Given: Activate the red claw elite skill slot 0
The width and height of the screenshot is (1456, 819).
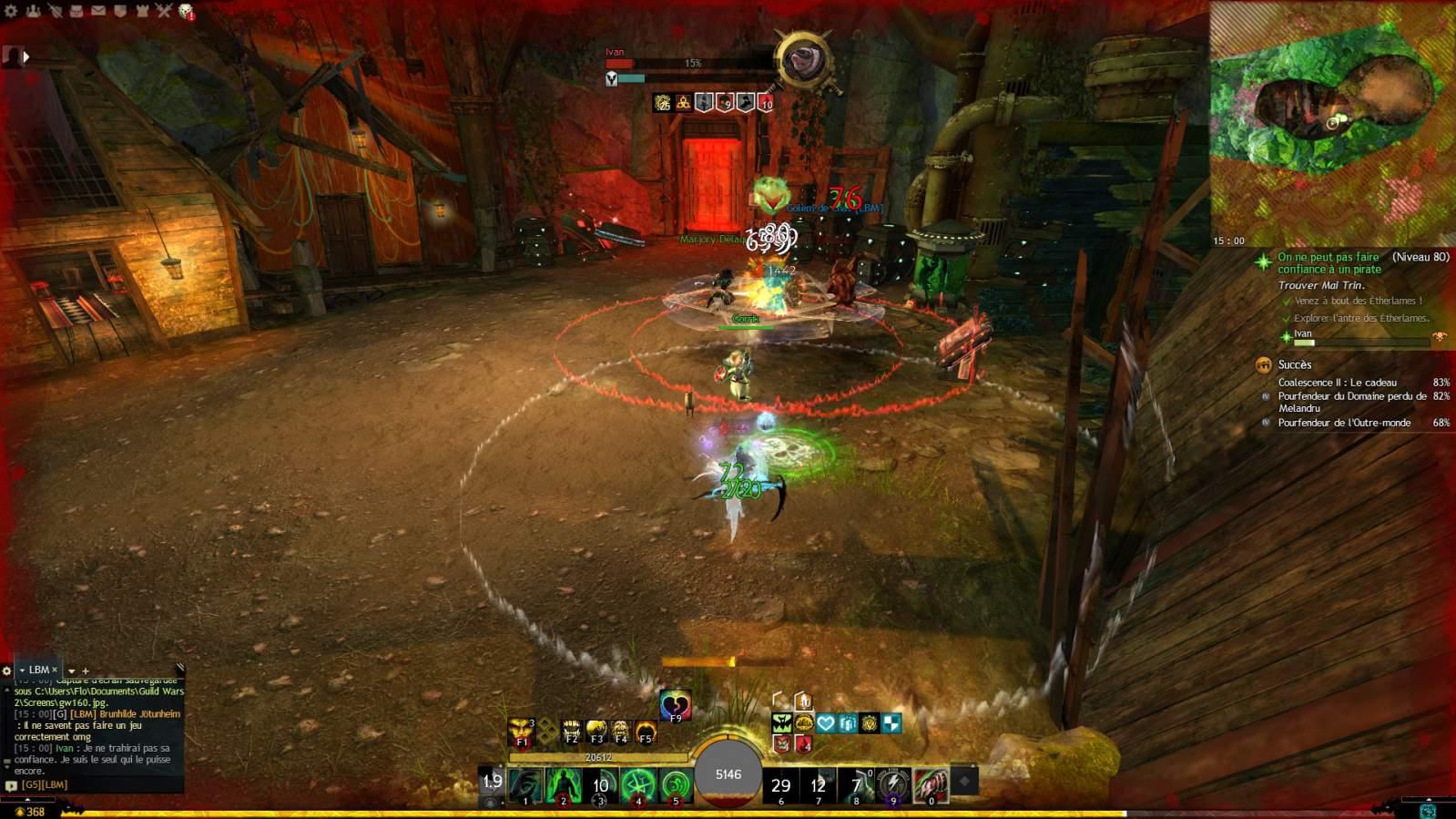Looking at the screenshot, I should (931, 784).
